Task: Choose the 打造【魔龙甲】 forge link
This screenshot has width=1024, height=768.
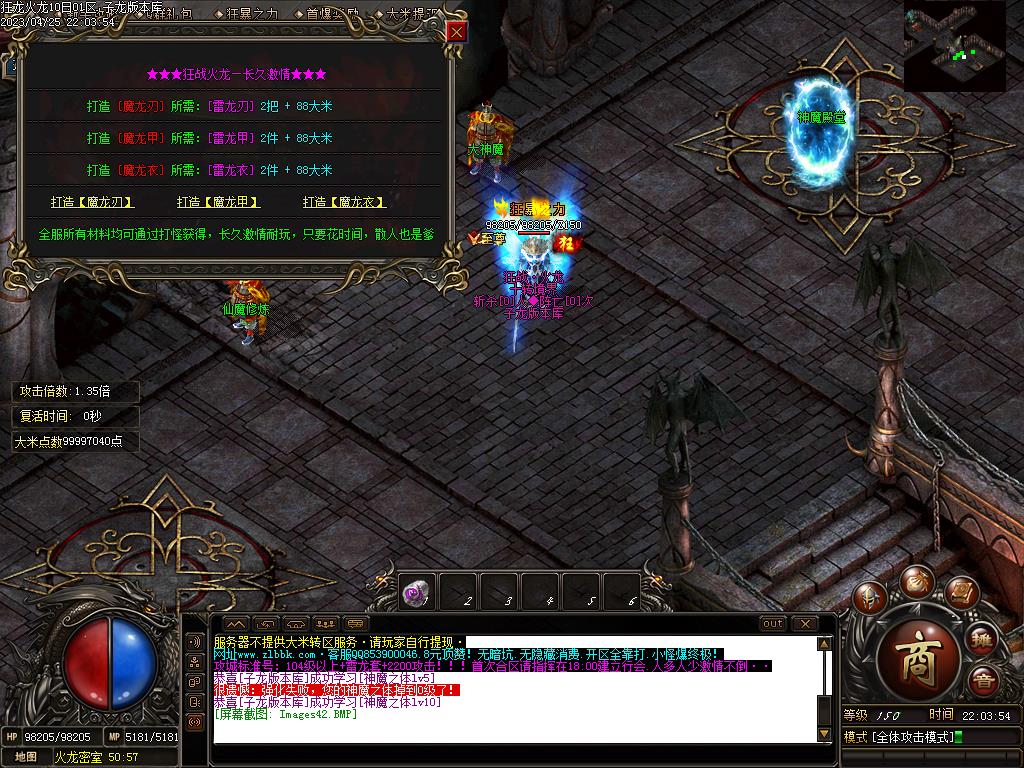Action: 218,202
